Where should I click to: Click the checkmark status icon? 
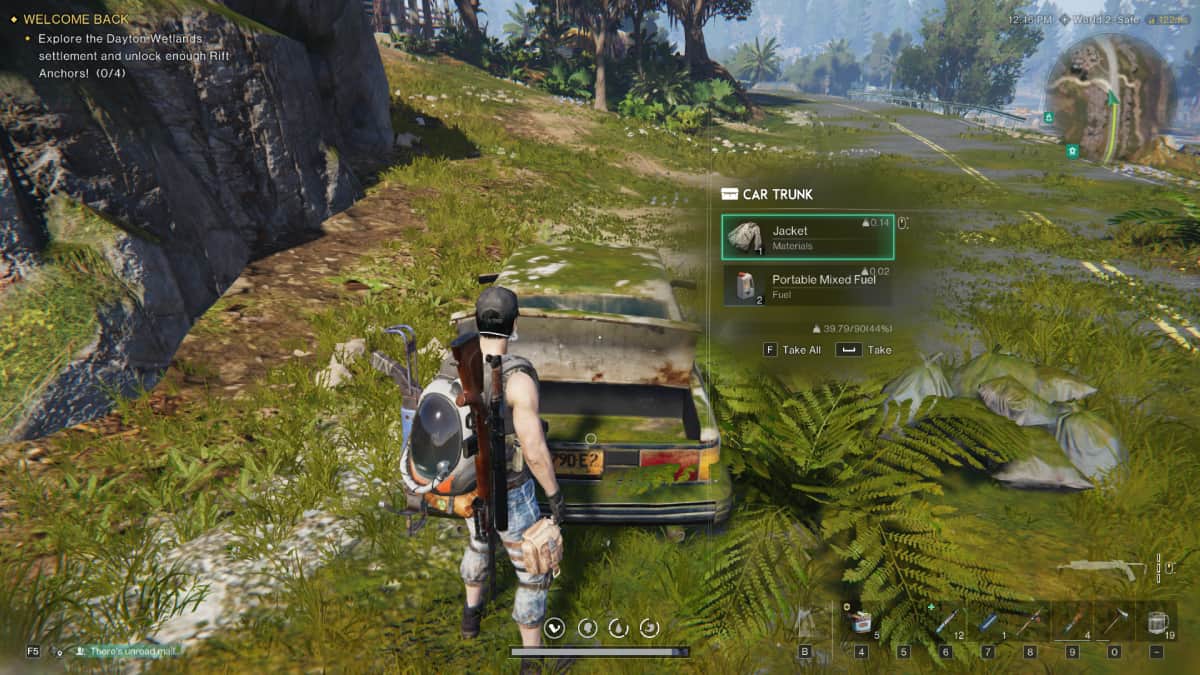(556, 628)
